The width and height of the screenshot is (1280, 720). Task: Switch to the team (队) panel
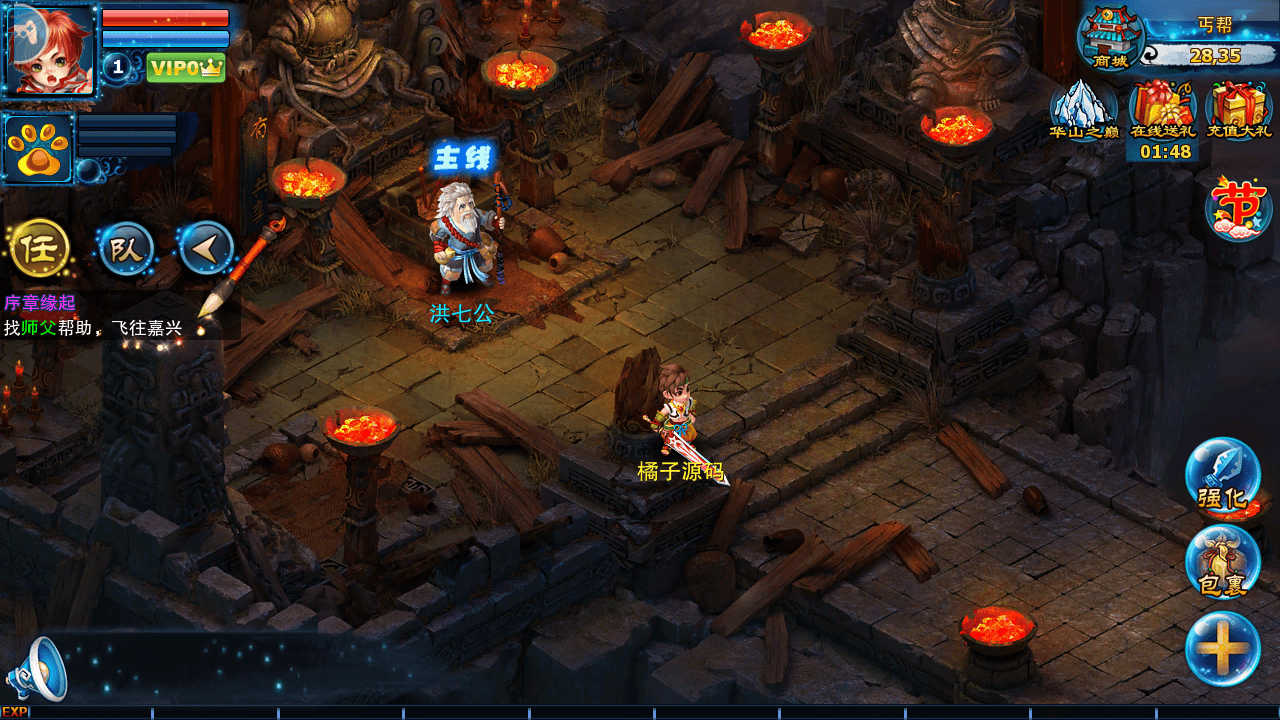click(126, 249)
